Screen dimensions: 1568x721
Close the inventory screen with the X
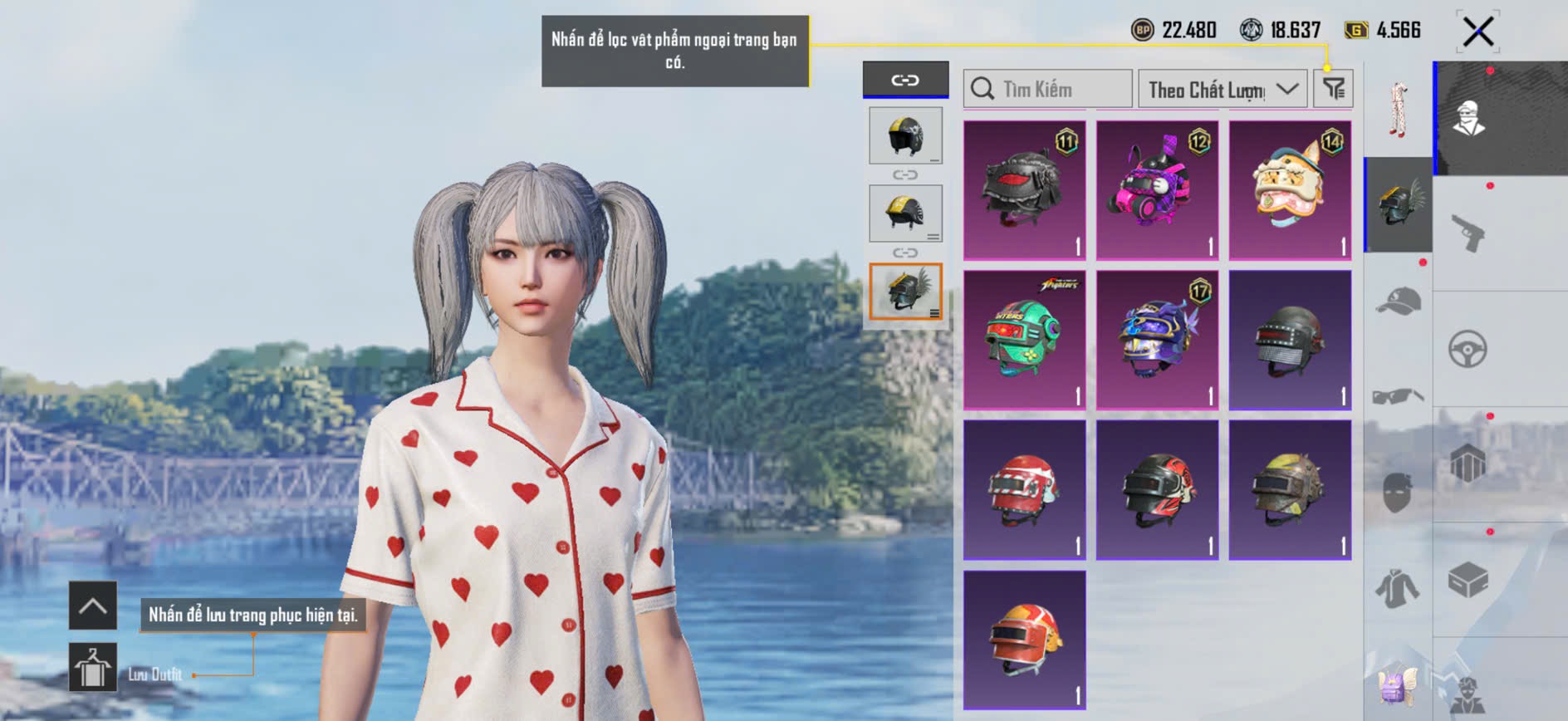tap(1477, 32)
